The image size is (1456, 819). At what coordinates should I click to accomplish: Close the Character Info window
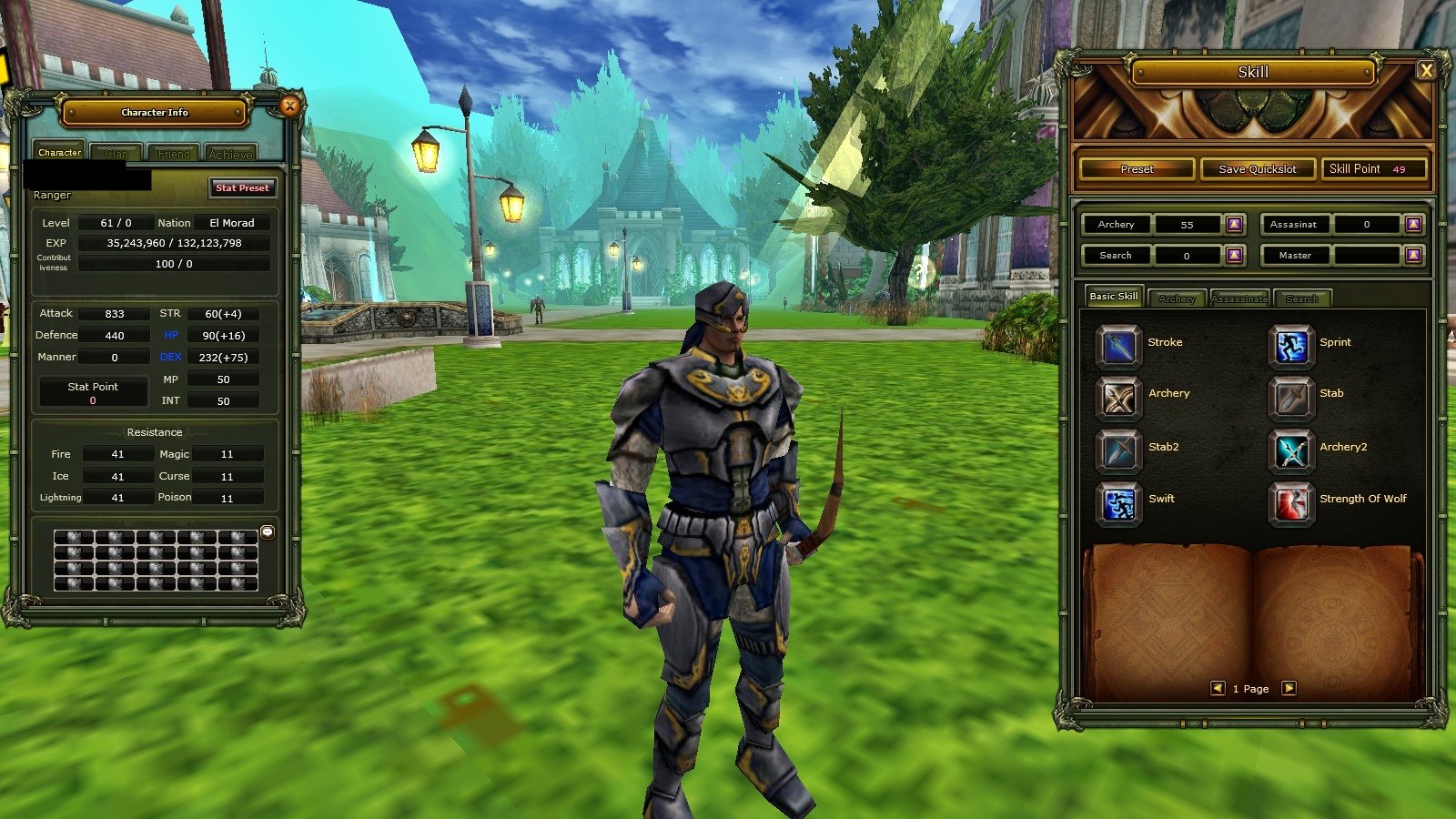pyautogui.click(x=289, y=106)
